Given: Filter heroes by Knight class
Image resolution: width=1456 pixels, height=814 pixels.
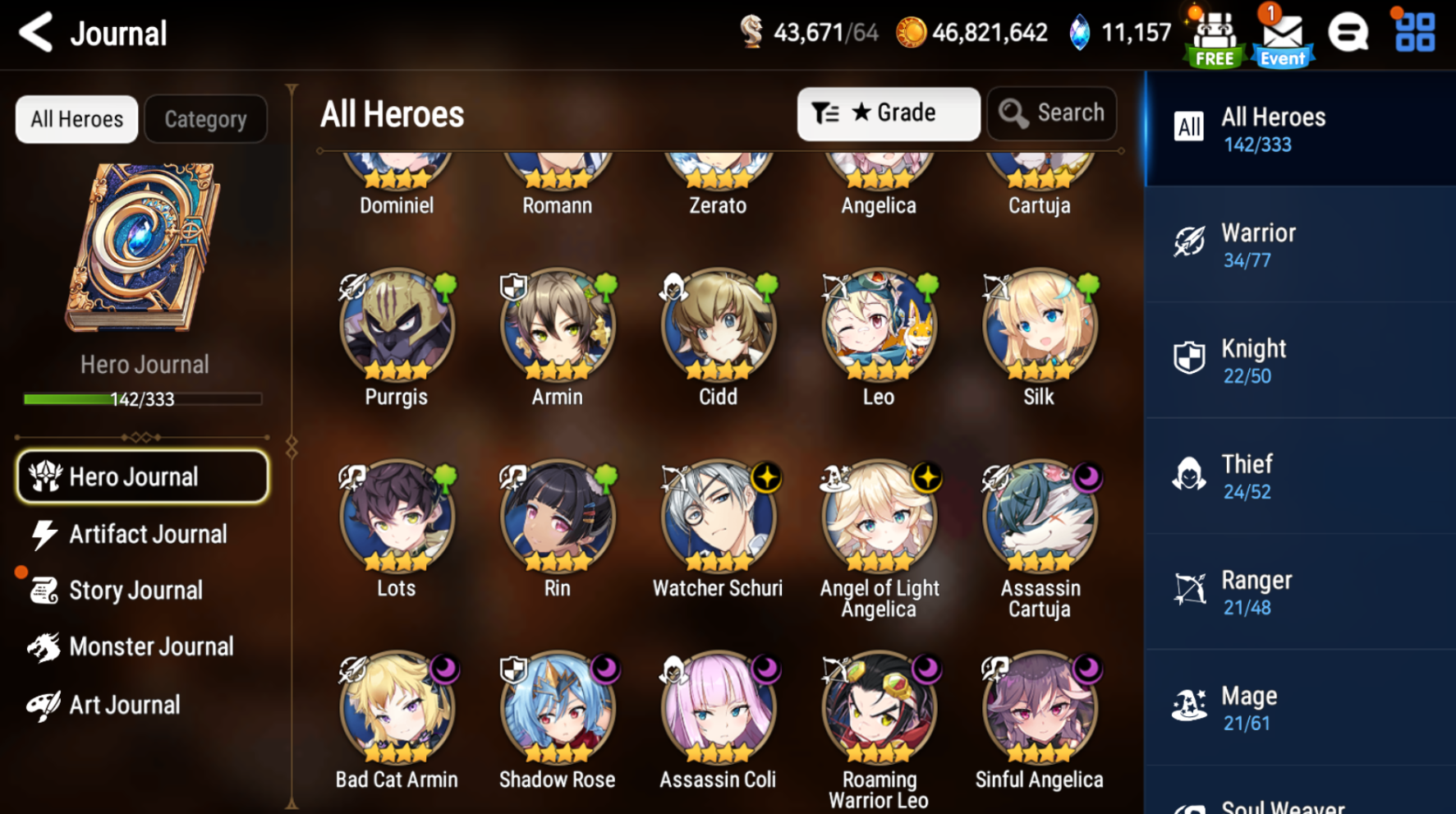Looking at the screenshot, I should (1299, 361).
